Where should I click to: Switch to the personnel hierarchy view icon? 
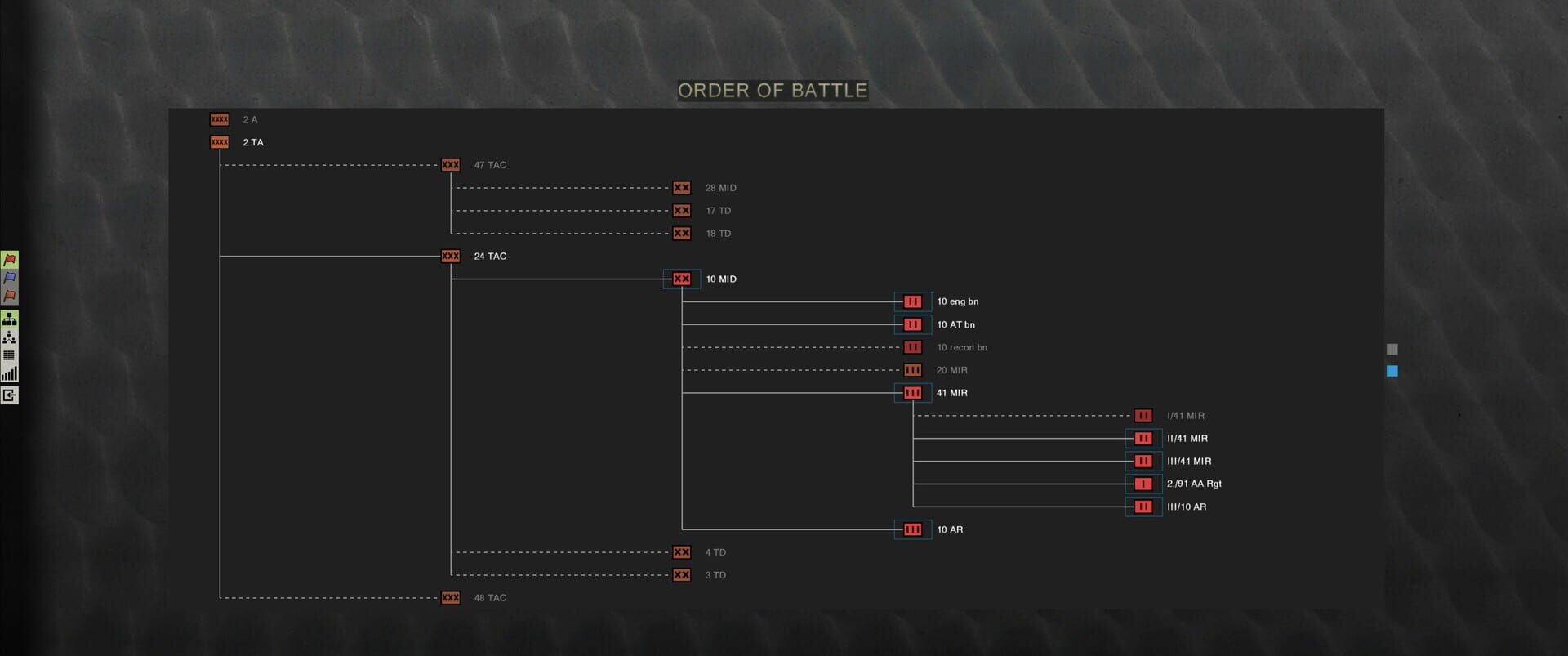tap(9, 337)
